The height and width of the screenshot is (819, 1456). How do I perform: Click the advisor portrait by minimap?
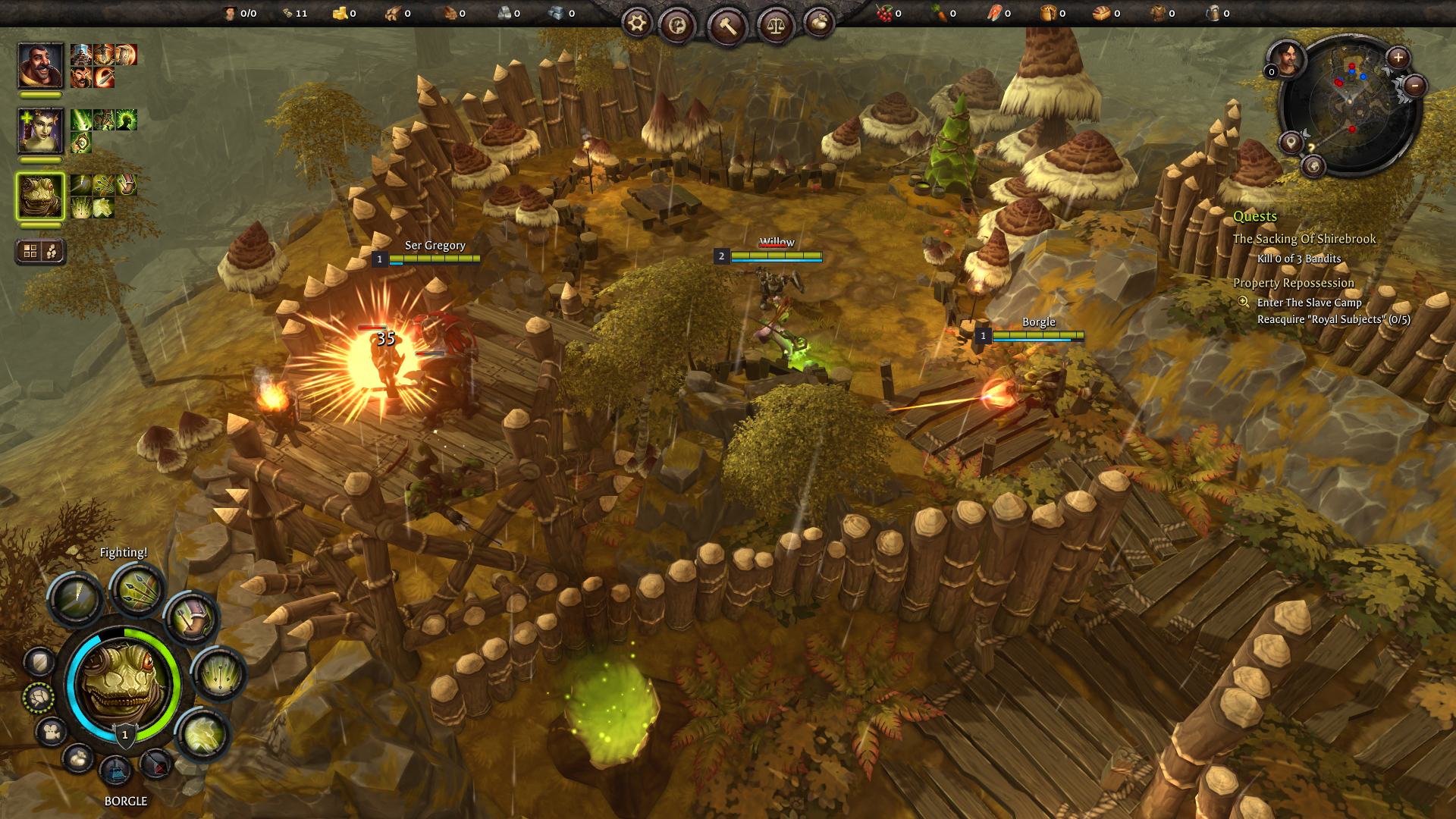pos(1287,58)
